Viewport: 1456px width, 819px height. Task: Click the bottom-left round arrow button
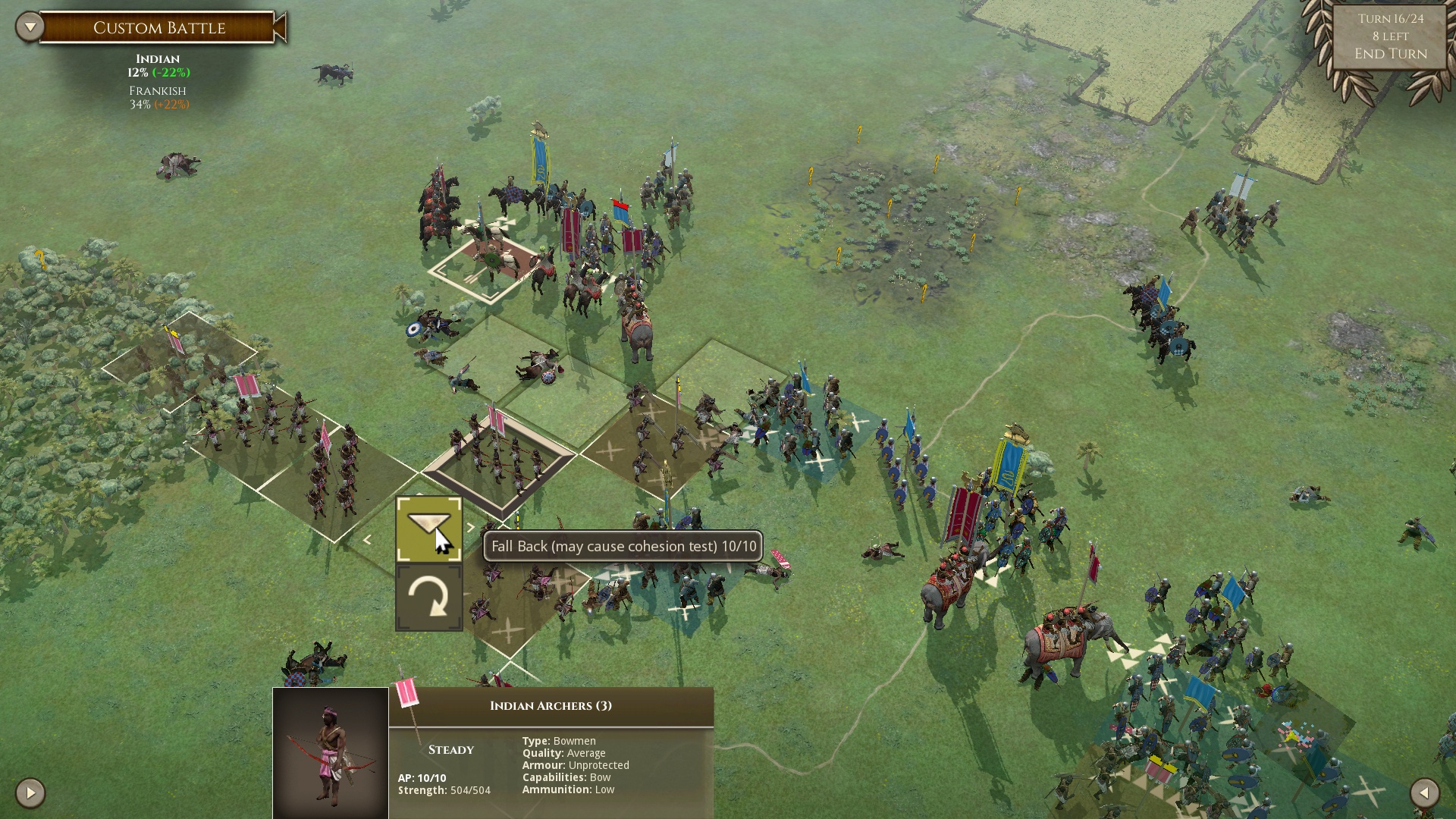point(30,793)
